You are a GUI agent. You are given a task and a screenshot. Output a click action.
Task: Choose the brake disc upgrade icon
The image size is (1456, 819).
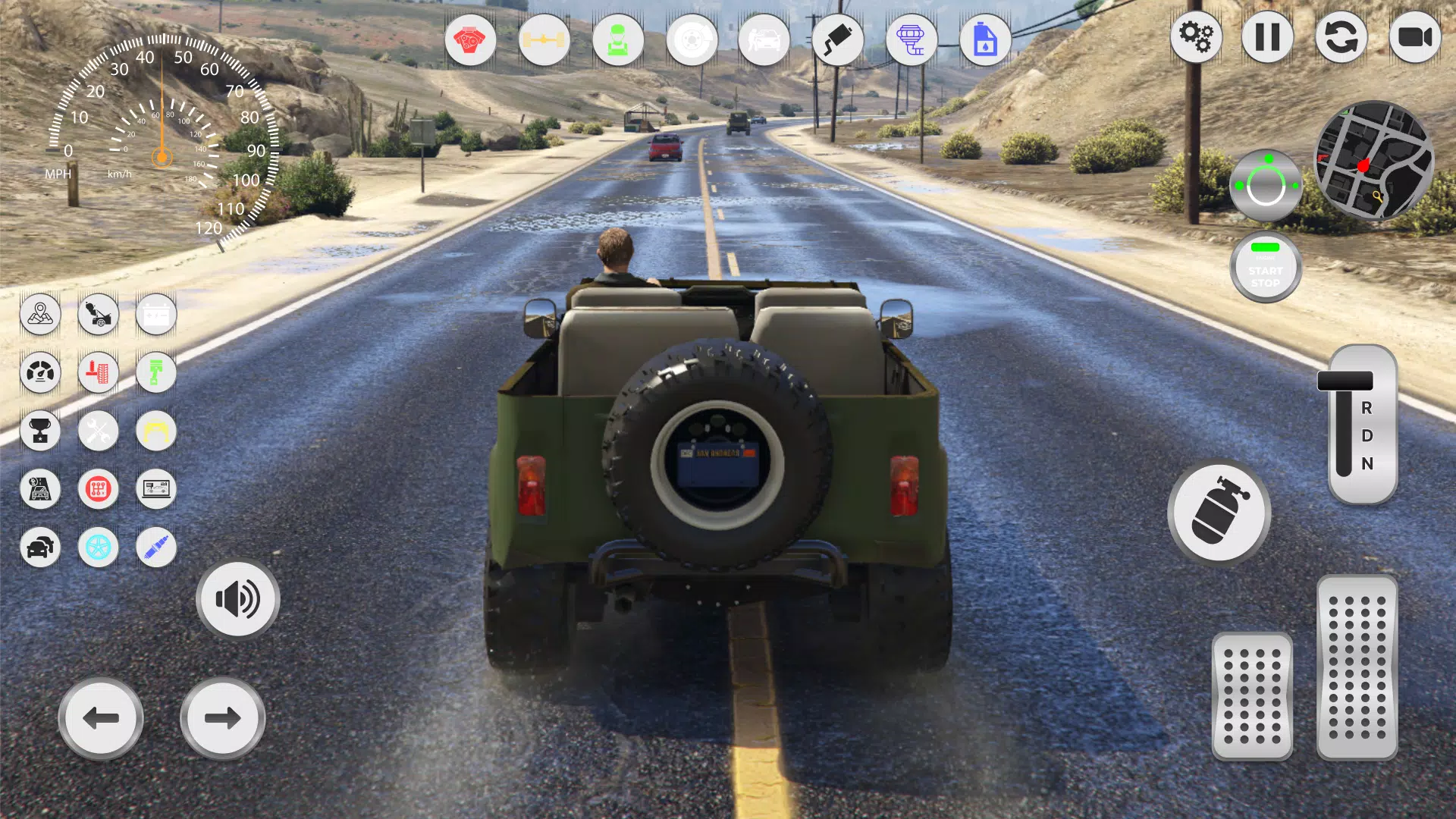click(692, 40)
